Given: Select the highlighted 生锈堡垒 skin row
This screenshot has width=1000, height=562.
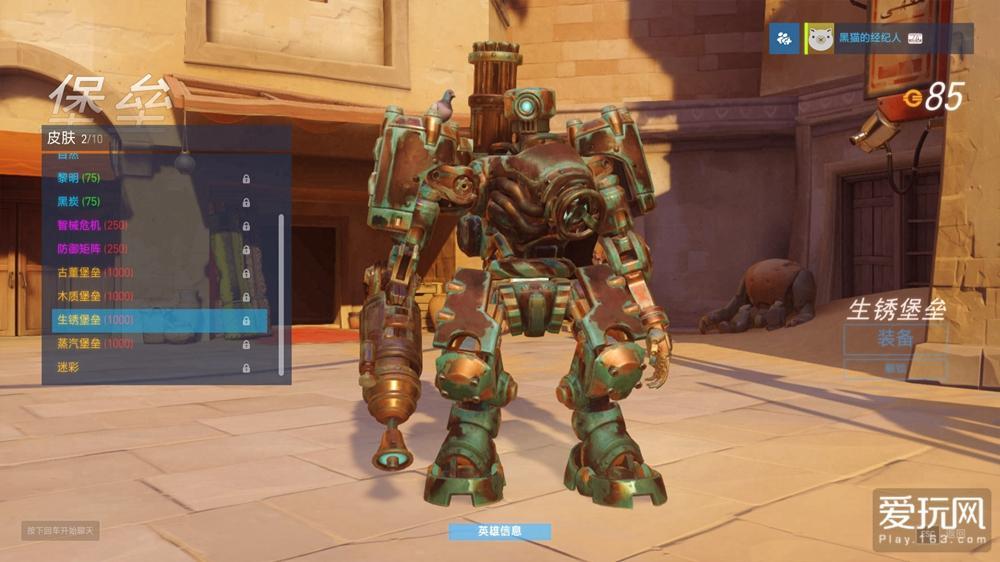Looking at the screenshot, I should coord(159,320).
